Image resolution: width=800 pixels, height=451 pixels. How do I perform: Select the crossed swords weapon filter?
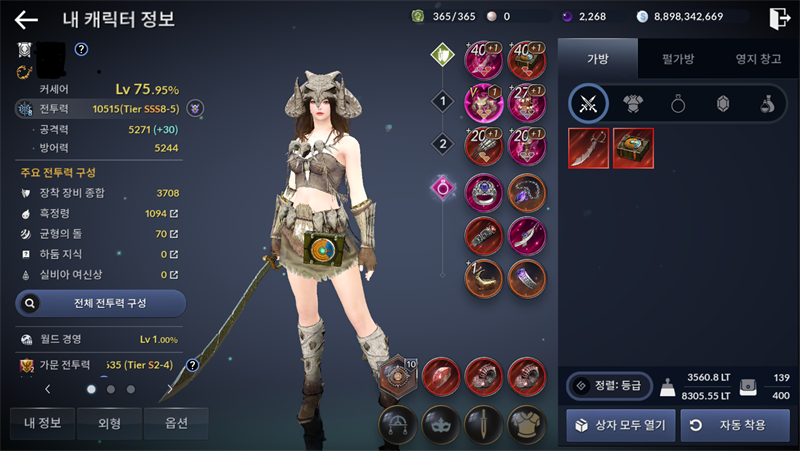(588, 103)
